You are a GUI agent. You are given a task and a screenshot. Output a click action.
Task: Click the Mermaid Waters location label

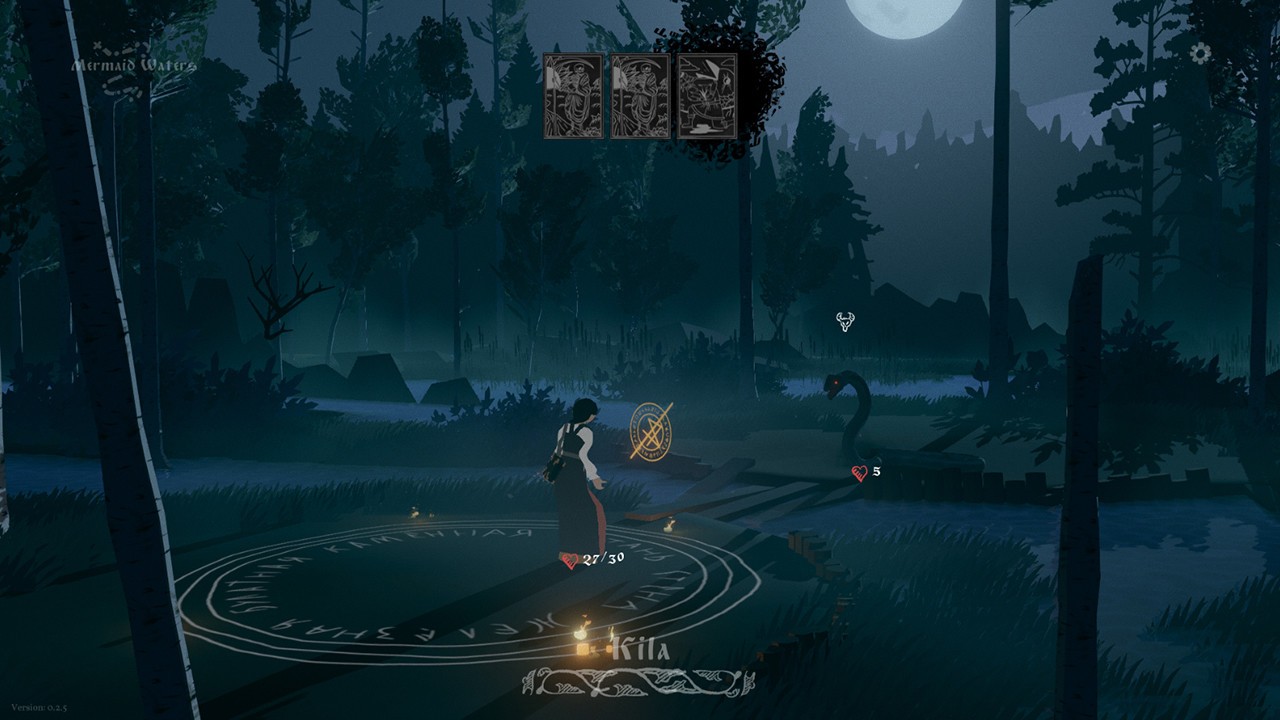point(134,64)
